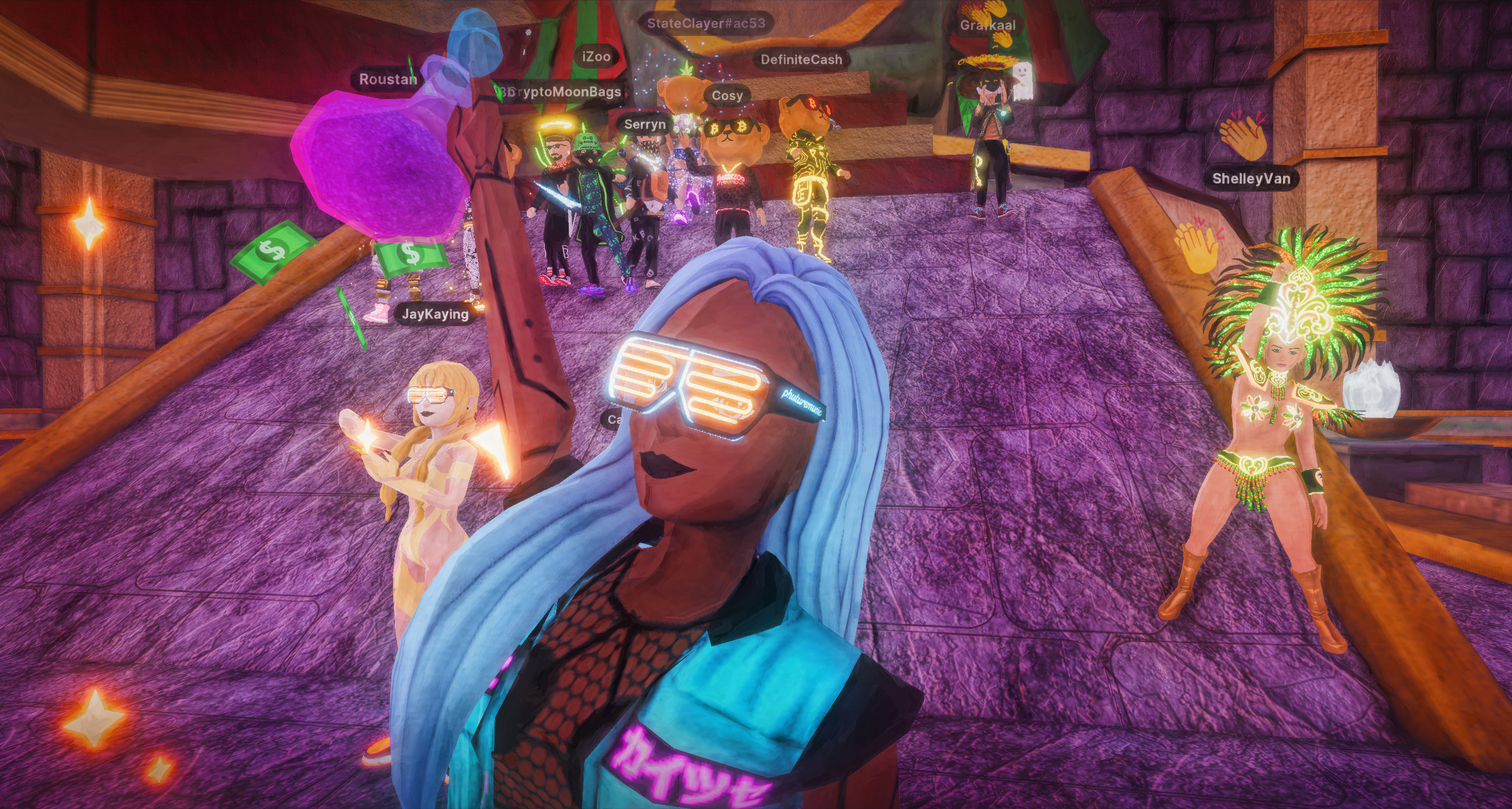Select the DefiniteCash name tag

[x=801, y=60]
